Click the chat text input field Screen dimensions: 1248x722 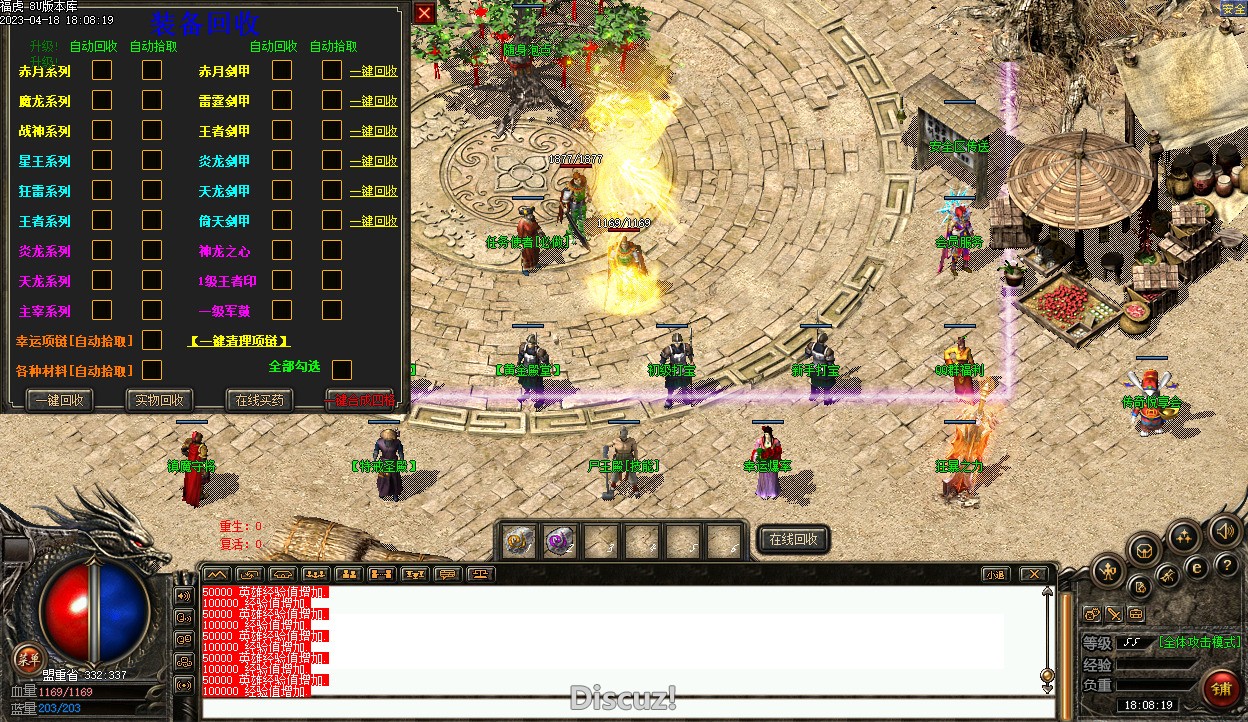point(620,709)
